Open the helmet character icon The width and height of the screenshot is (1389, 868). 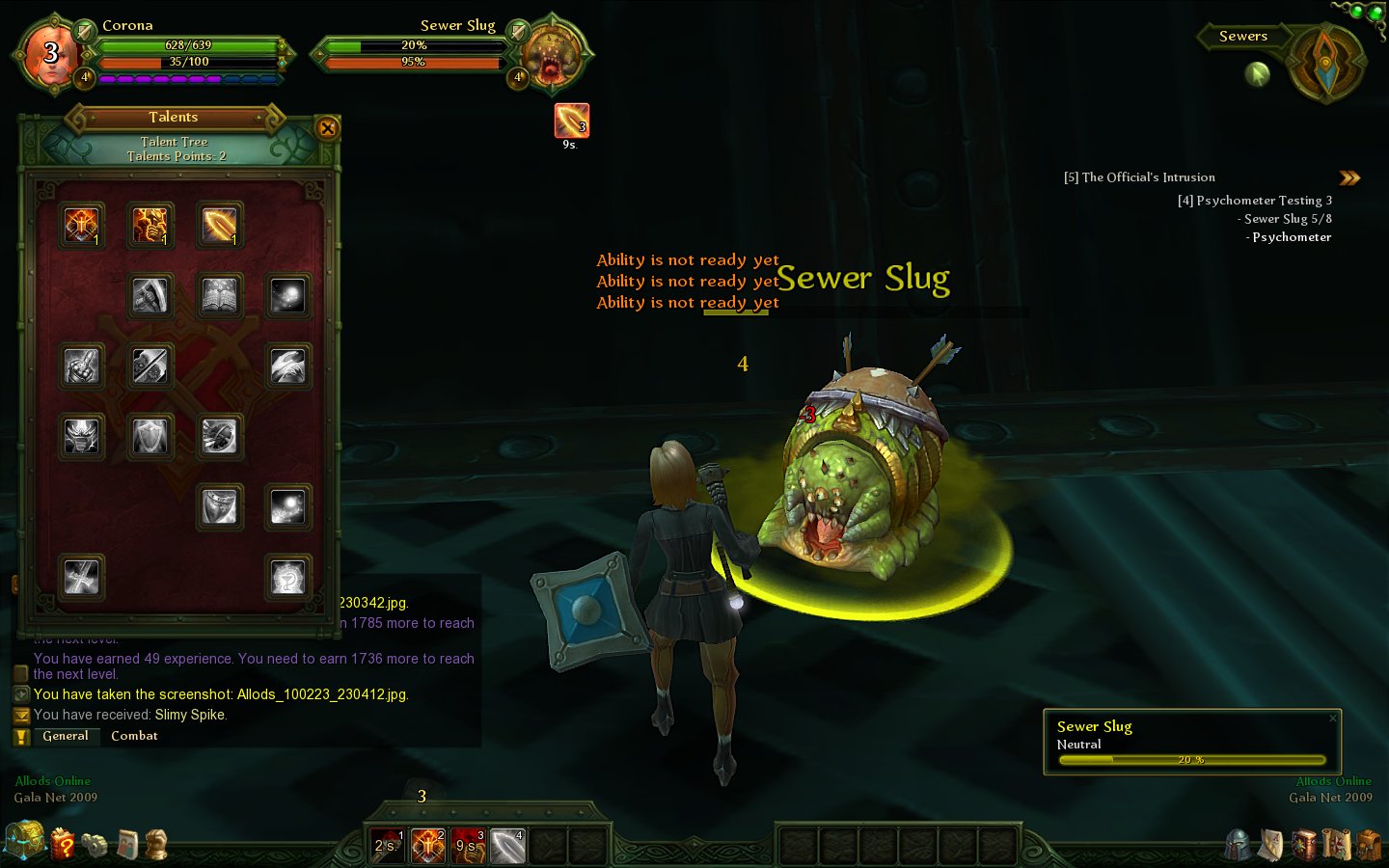[1239, 845]
